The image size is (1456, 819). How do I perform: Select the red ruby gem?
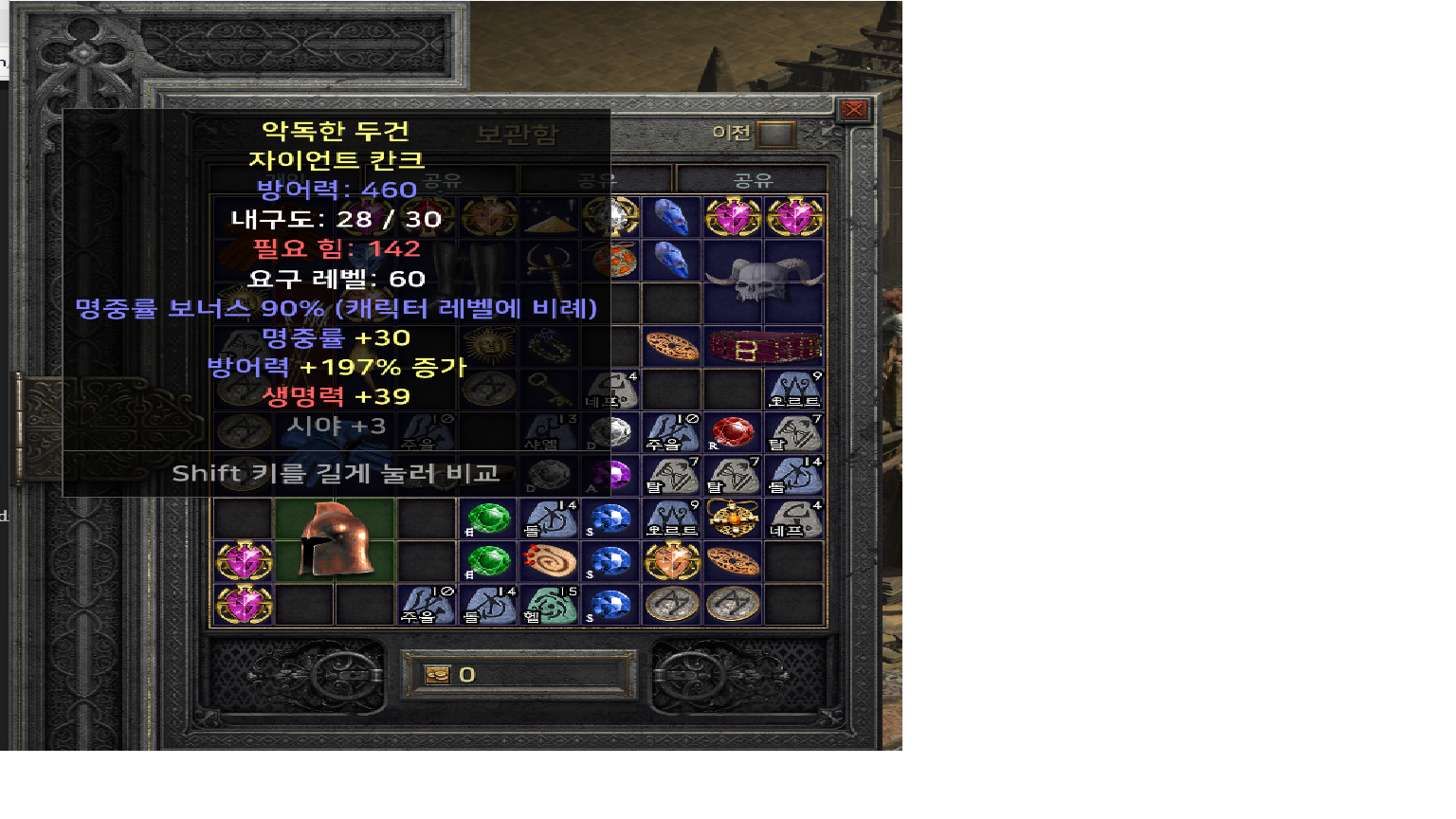[732, 432]
